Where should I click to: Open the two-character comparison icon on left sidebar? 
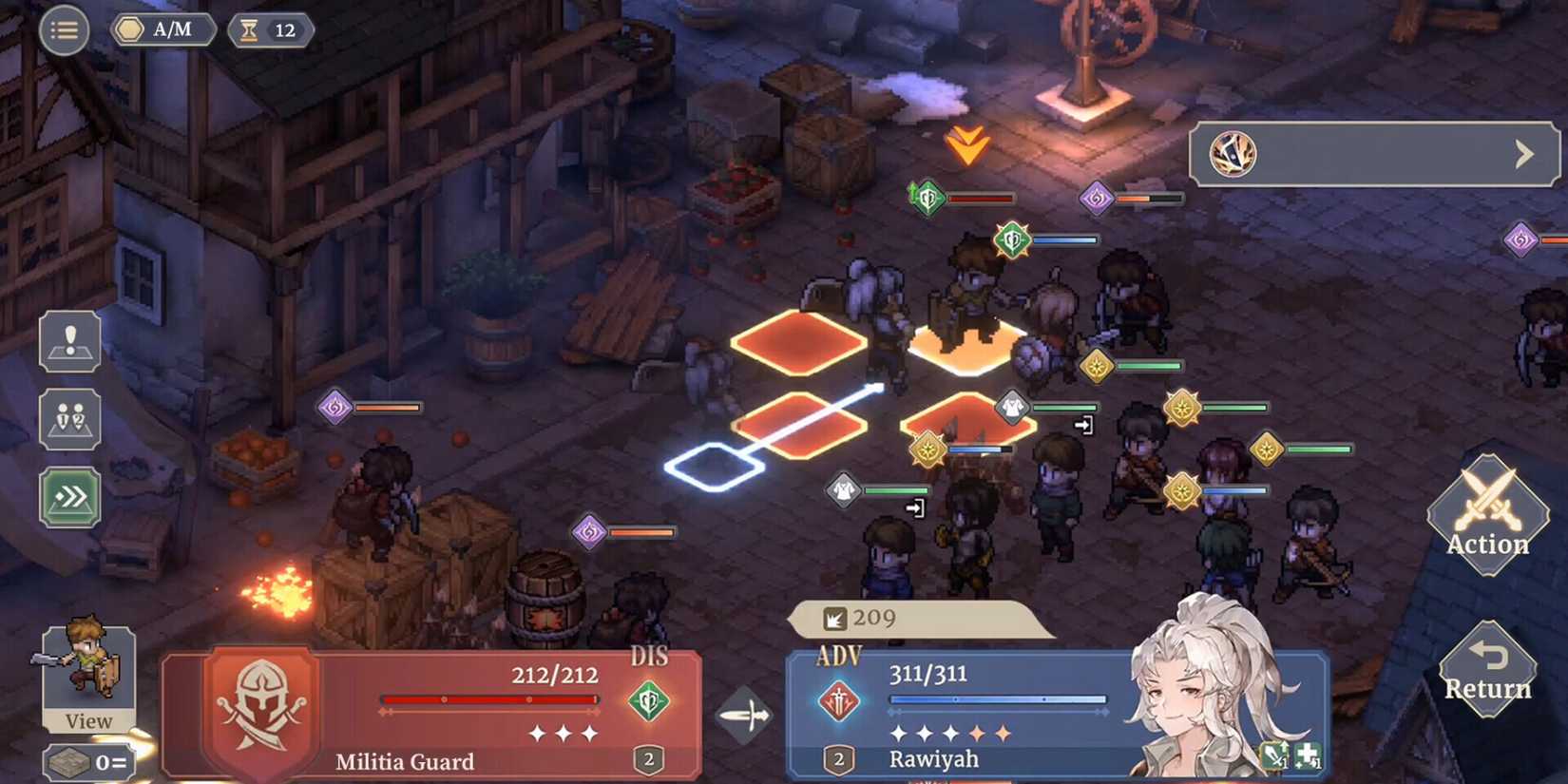pos(67,419)
